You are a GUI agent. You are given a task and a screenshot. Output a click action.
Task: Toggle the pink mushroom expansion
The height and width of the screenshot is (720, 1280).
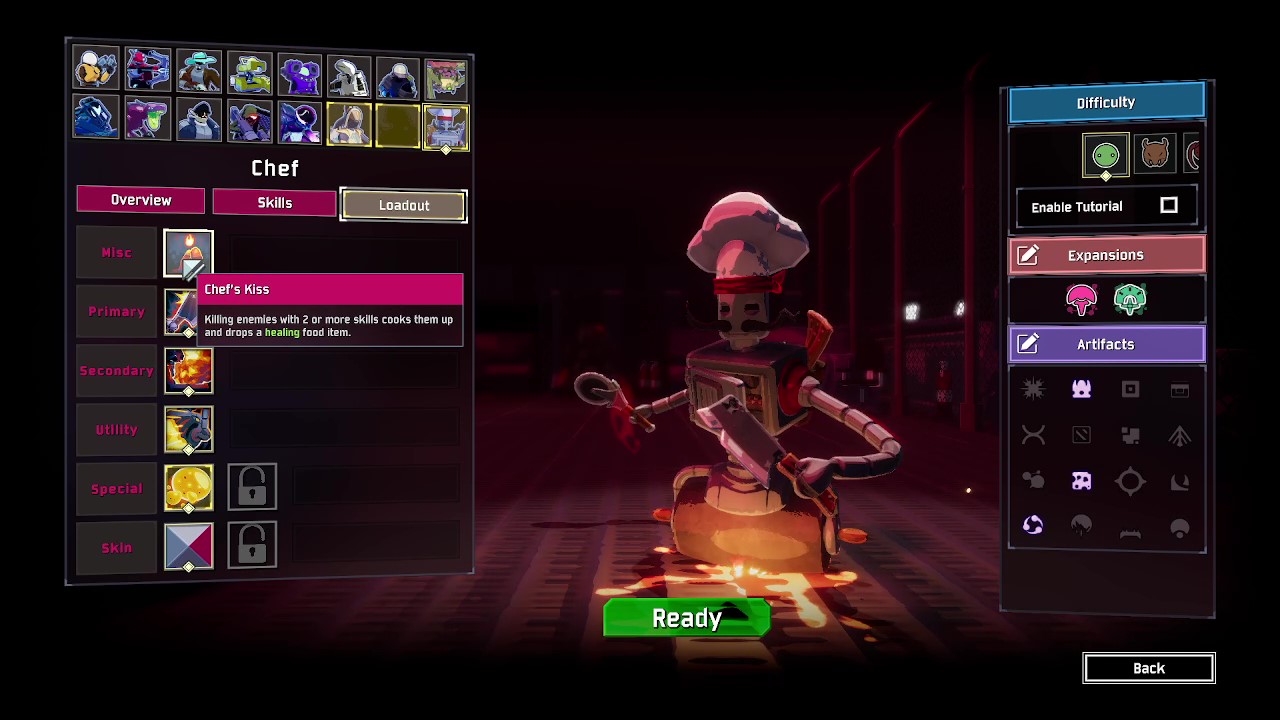point(1081,299)
